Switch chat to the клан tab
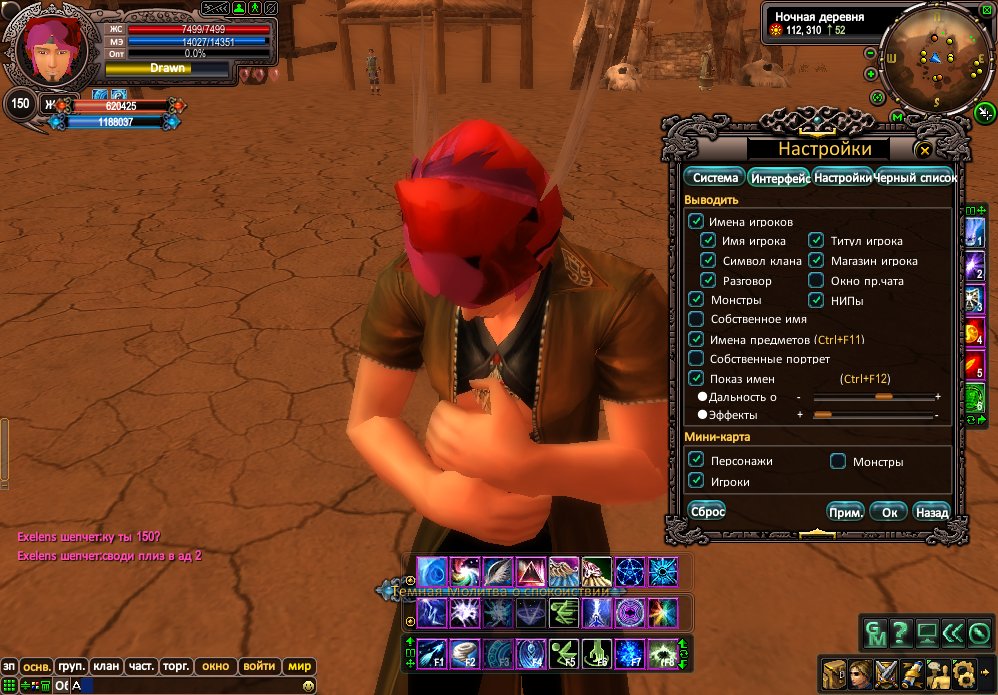The image size is (998, 695). tap(104, 666)
